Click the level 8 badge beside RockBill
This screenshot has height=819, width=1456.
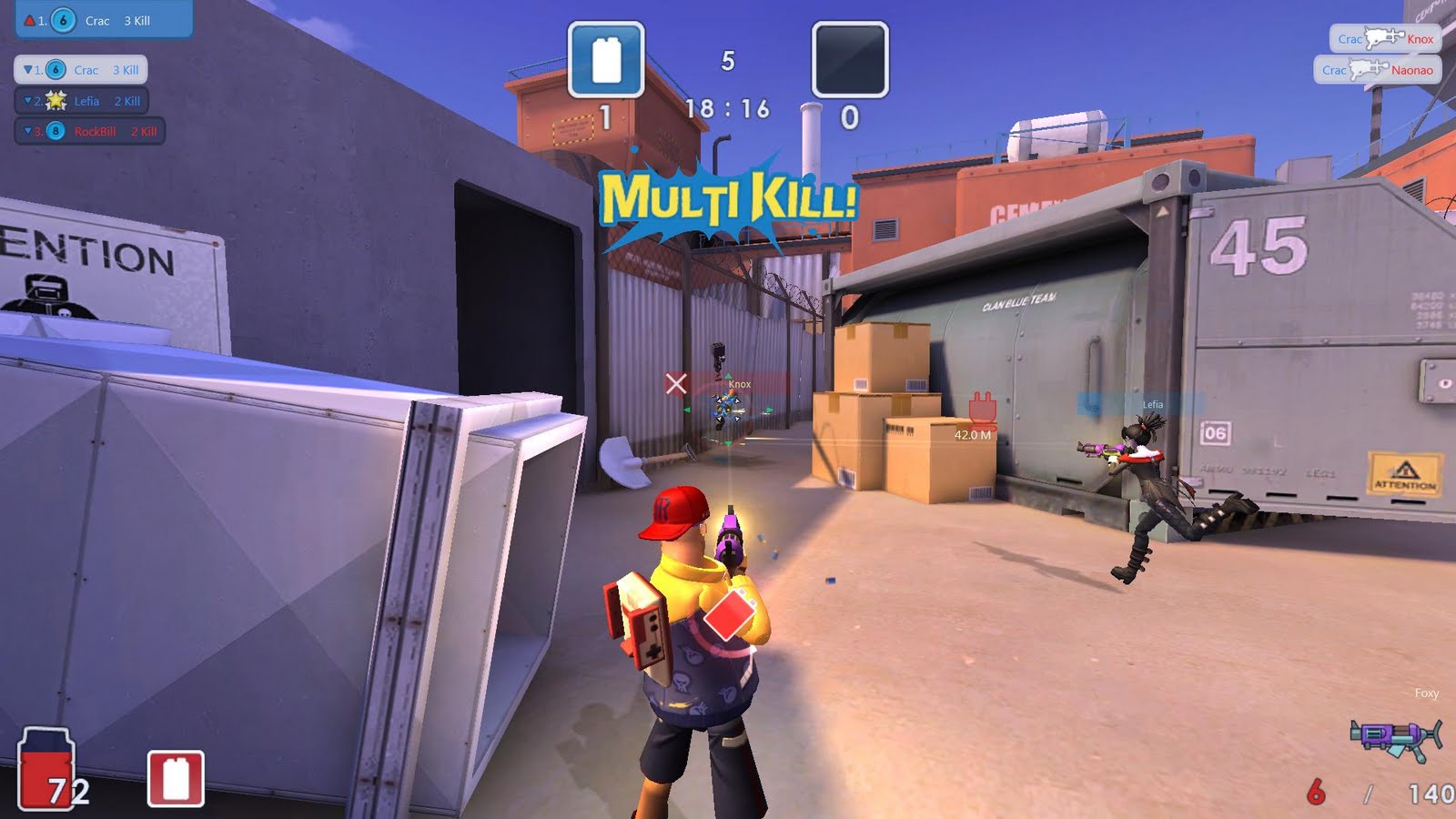click(57, 133)
